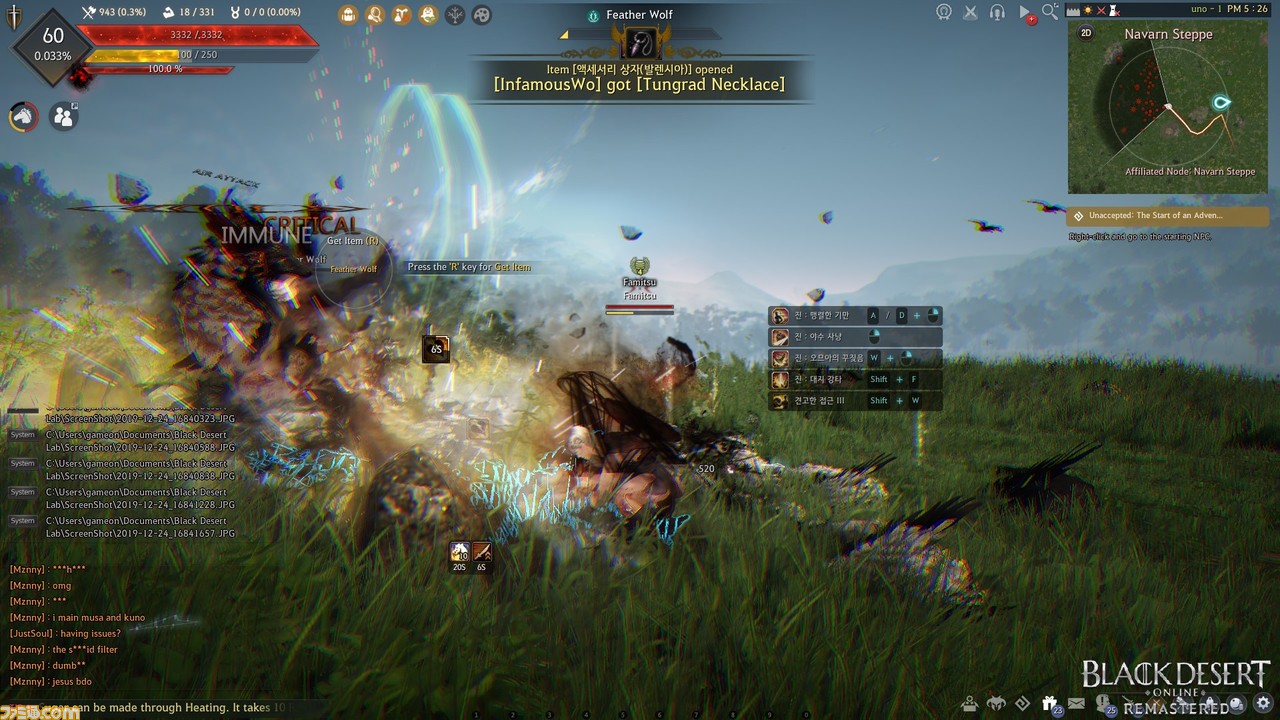The width and height of the screenshot is (1280, 720).
Task: Click the crossed swords icon near the minimap
Action: [x=971, y=13]
